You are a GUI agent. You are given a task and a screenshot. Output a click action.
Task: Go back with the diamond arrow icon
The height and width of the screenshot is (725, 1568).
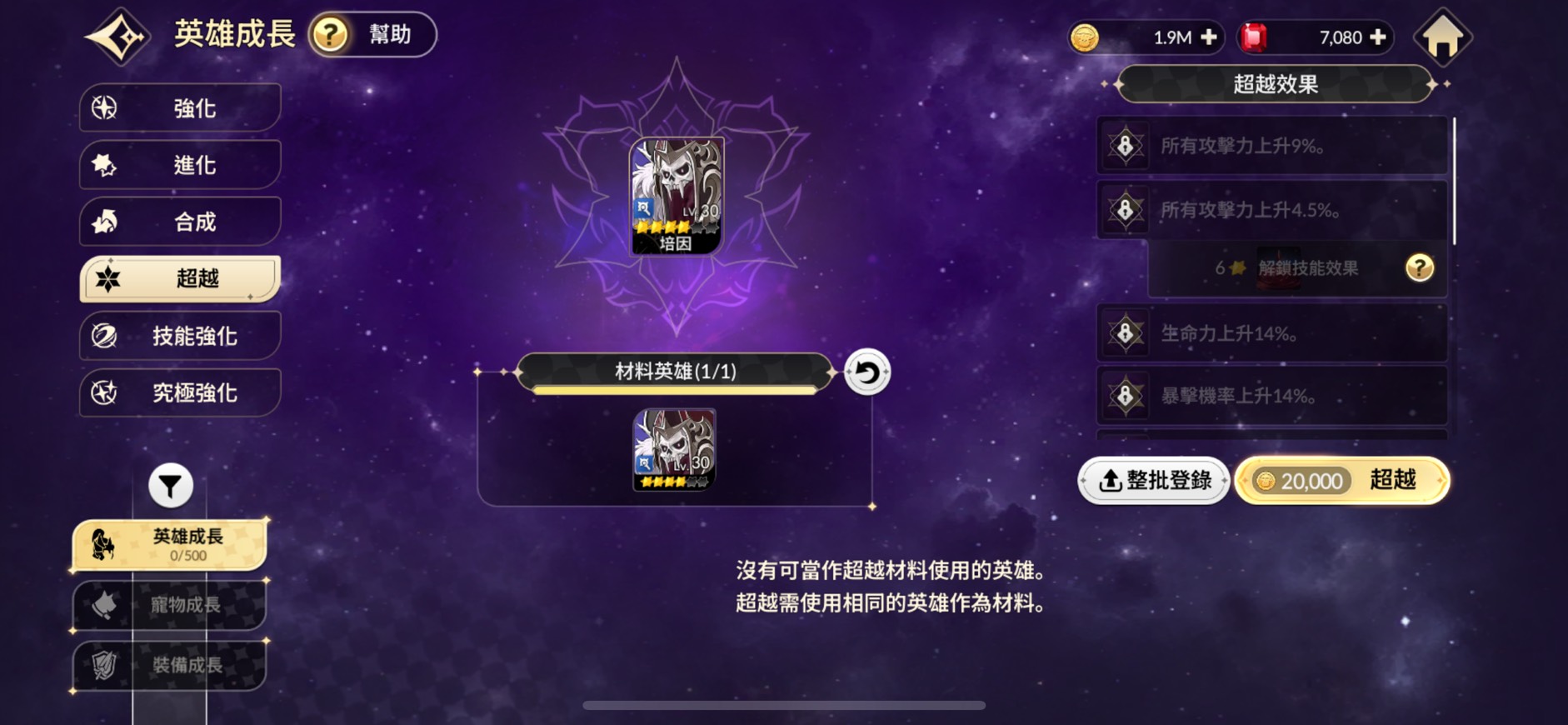[x=117, y=37]
